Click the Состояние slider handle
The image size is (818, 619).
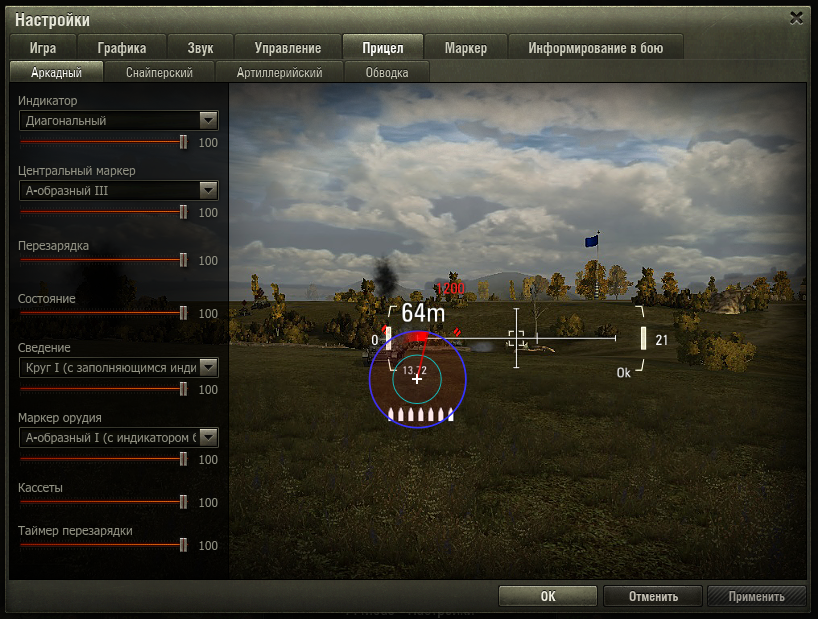(183, 313)
